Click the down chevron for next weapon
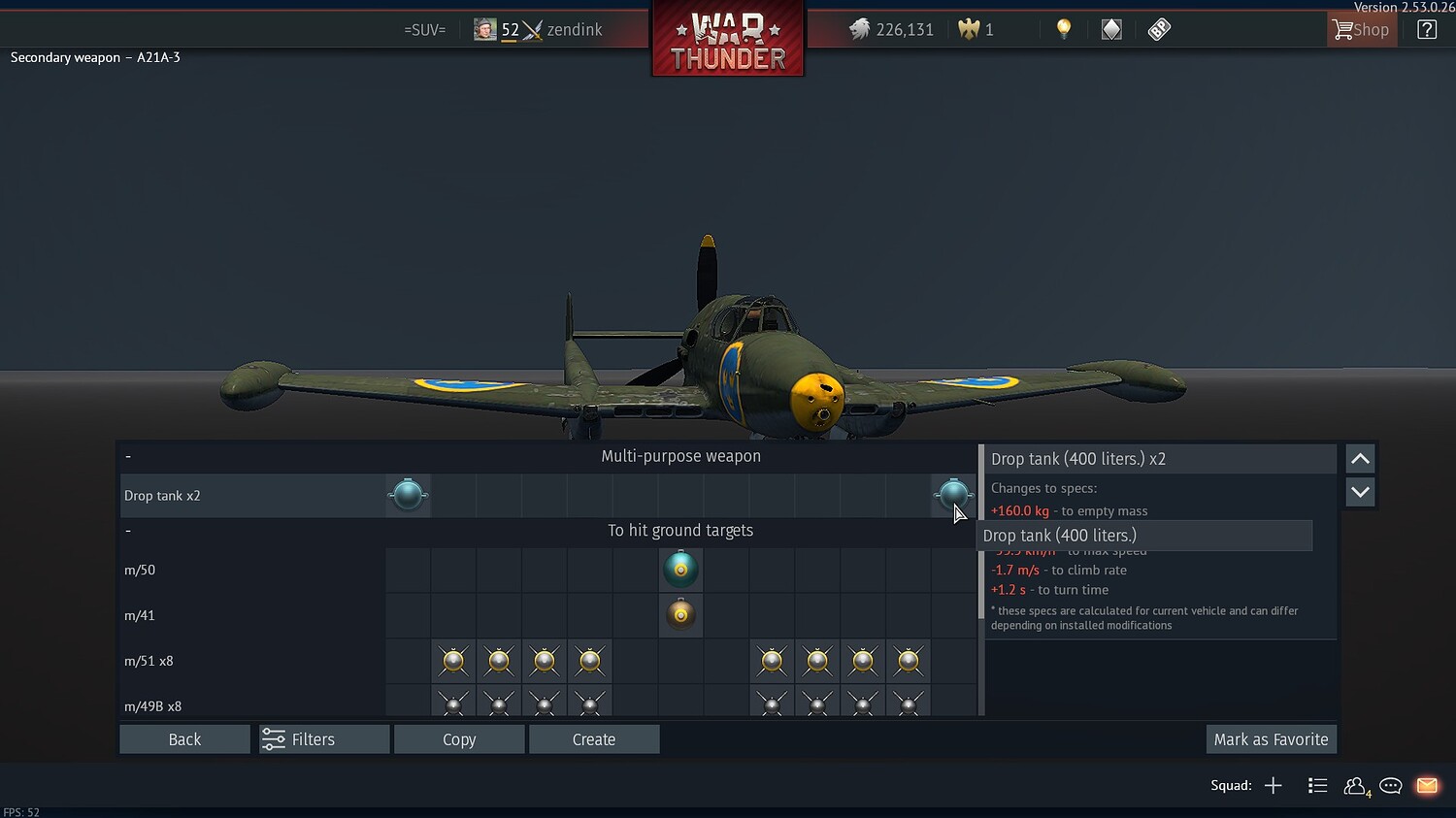Screen dimensions: 1456x818 coord(1360,492)
